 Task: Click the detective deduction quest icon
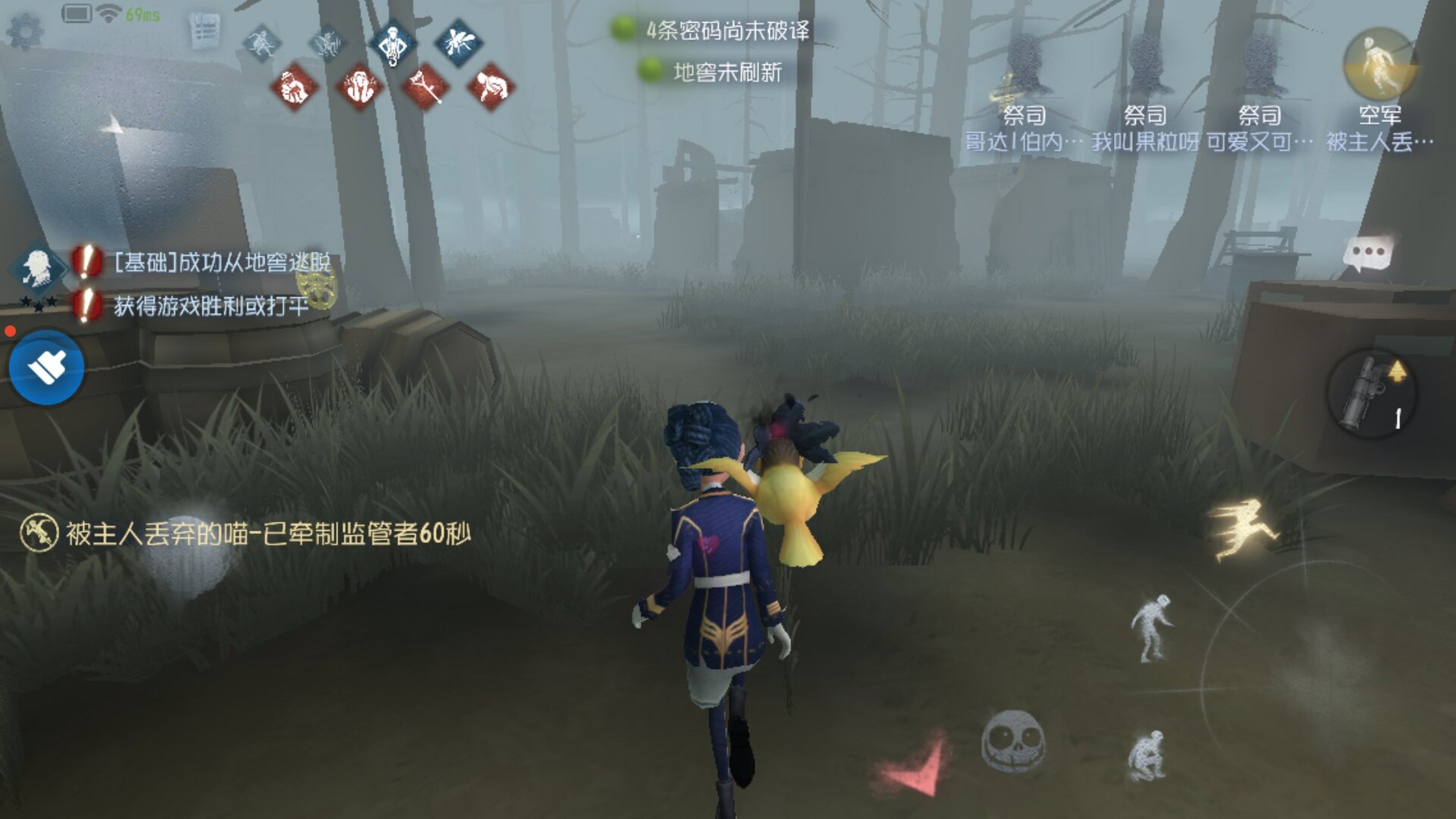[x=37, y=267]
